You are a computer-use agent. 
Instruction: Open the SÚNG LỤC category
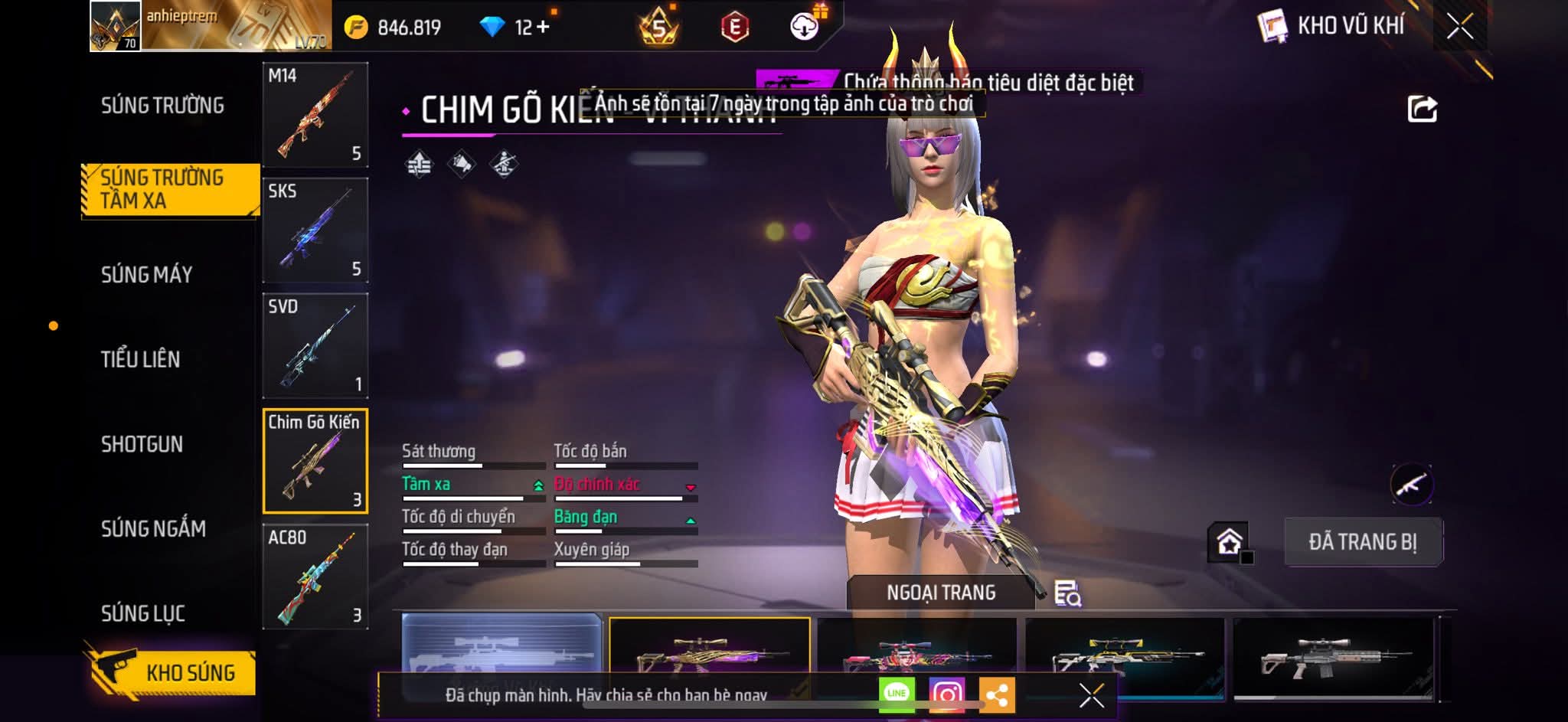(143, 613)
